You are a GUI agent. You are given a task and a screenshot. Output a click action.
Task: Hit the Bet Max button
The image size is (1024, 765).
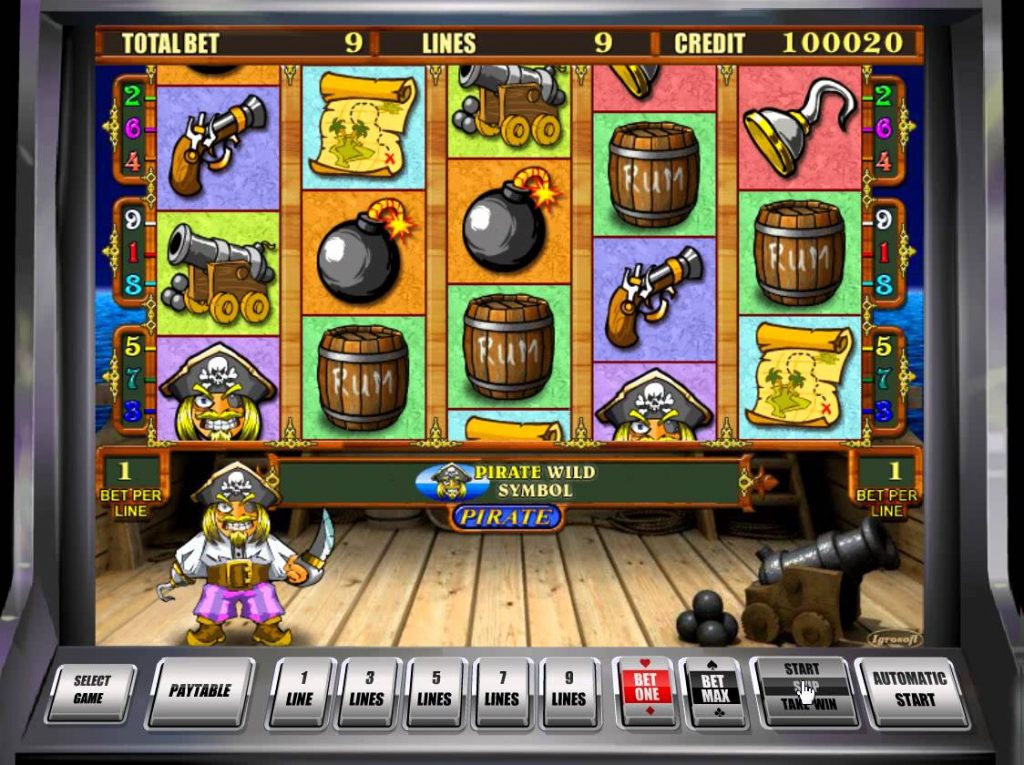tap(713, 689)
